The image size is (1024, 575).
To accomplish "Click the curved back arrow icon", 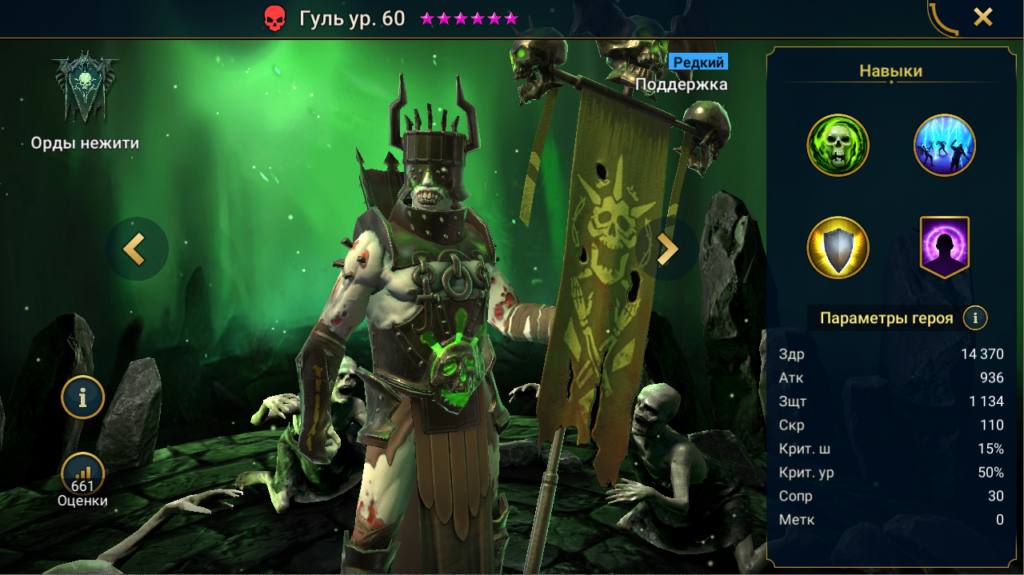I will (942, 18).
